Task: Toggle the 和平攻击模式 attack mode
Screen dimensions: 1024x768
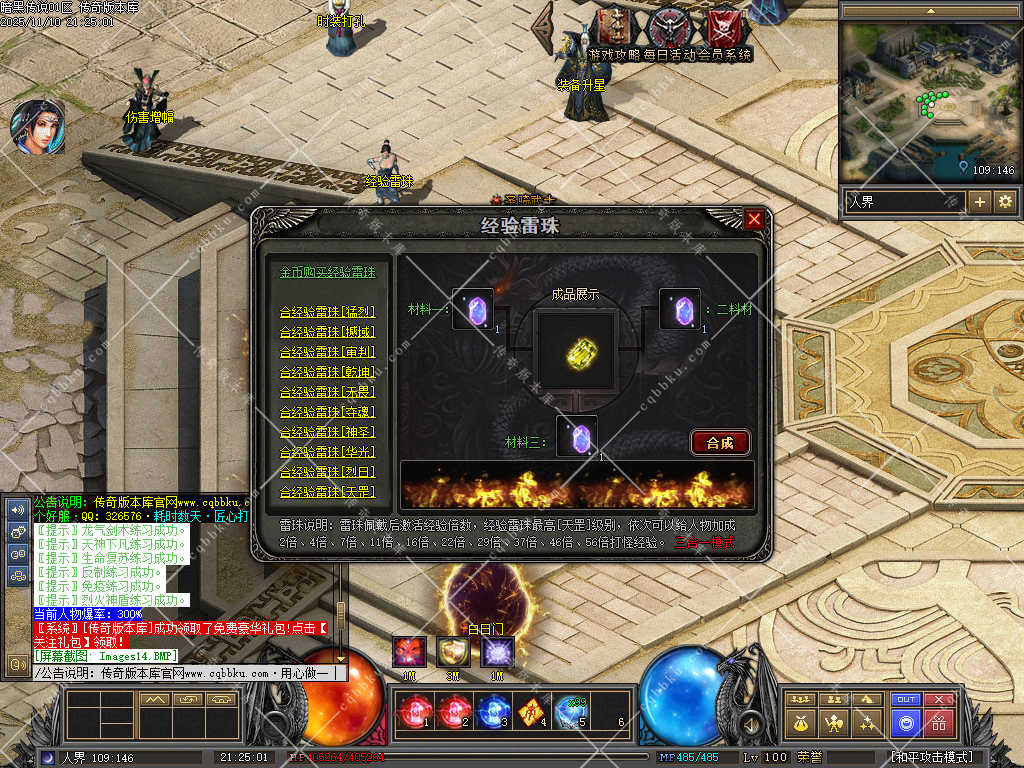Action: tap(930, 757)
